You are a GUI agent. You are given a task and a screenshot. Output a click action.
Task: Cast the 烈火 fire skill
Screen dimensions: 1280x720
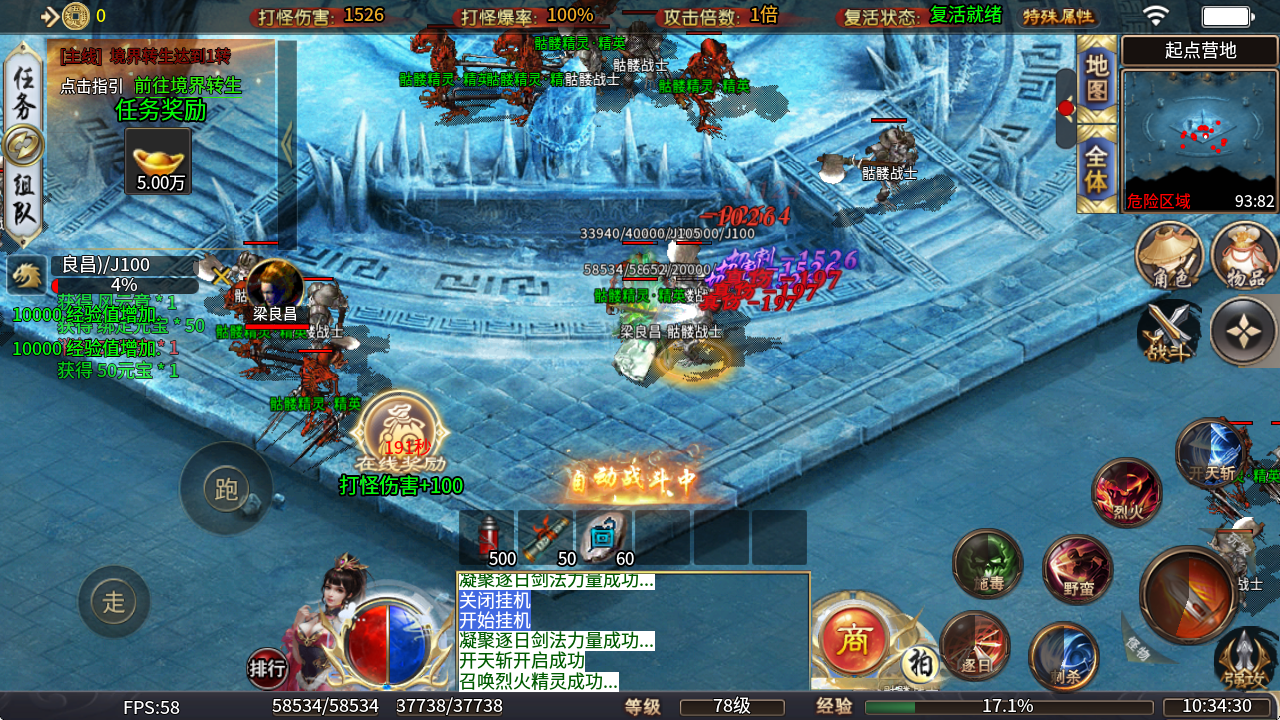pyautogui.click(x=1127, y=493)
